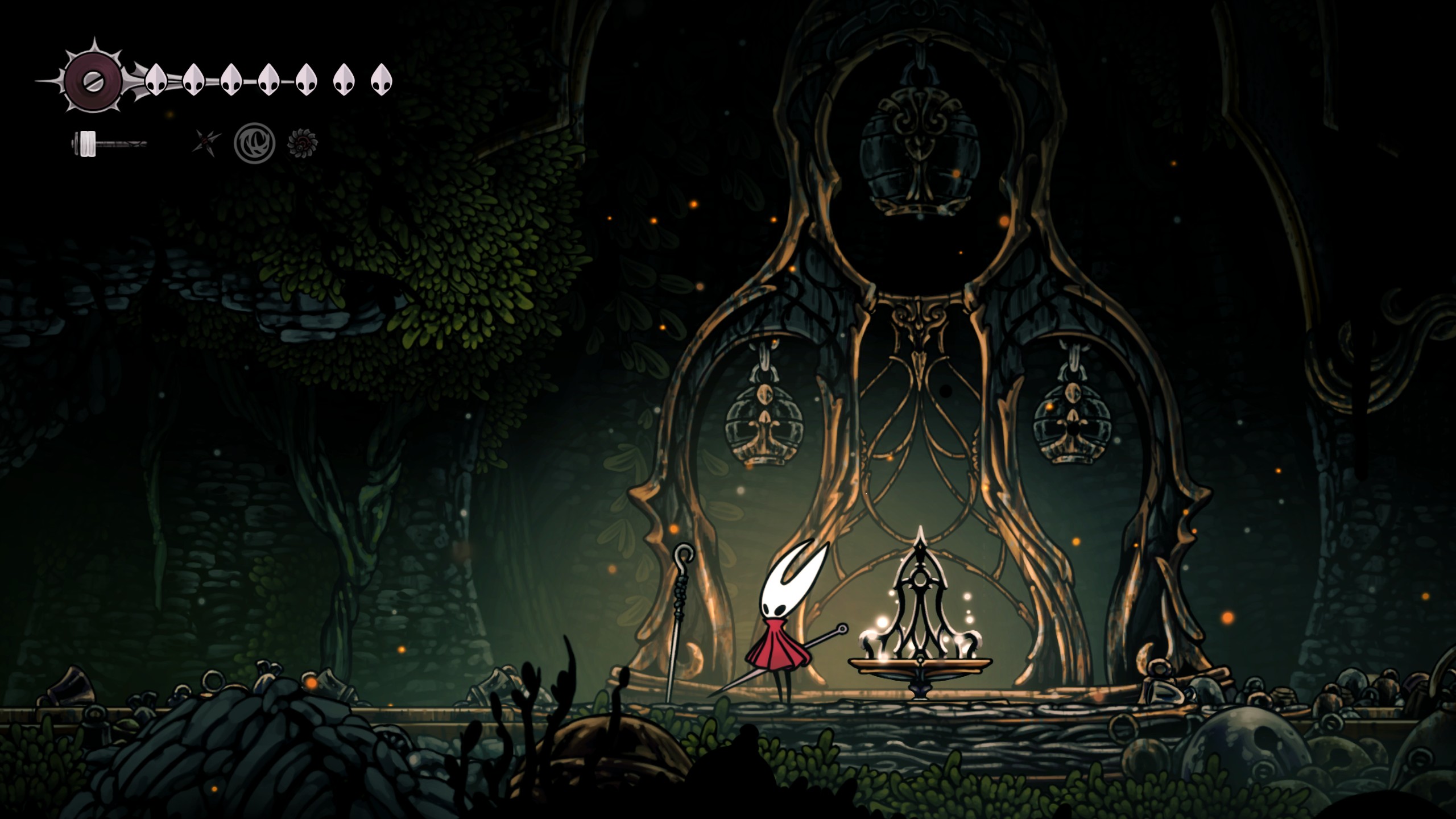
Task: Click the first health mask icon
Action: 155,81
